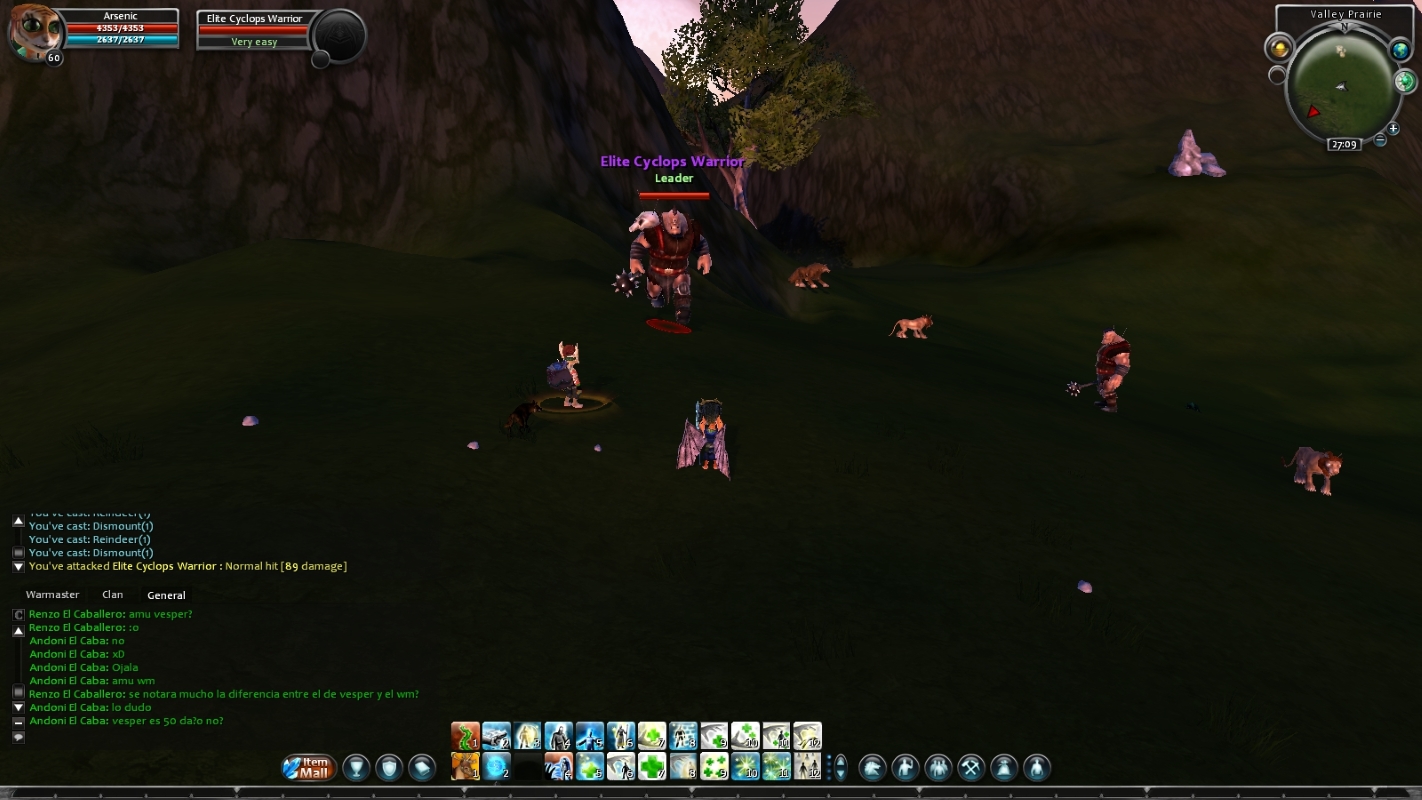Select the General chat tab
This screenshot has height=800, width=1422.
166,595
